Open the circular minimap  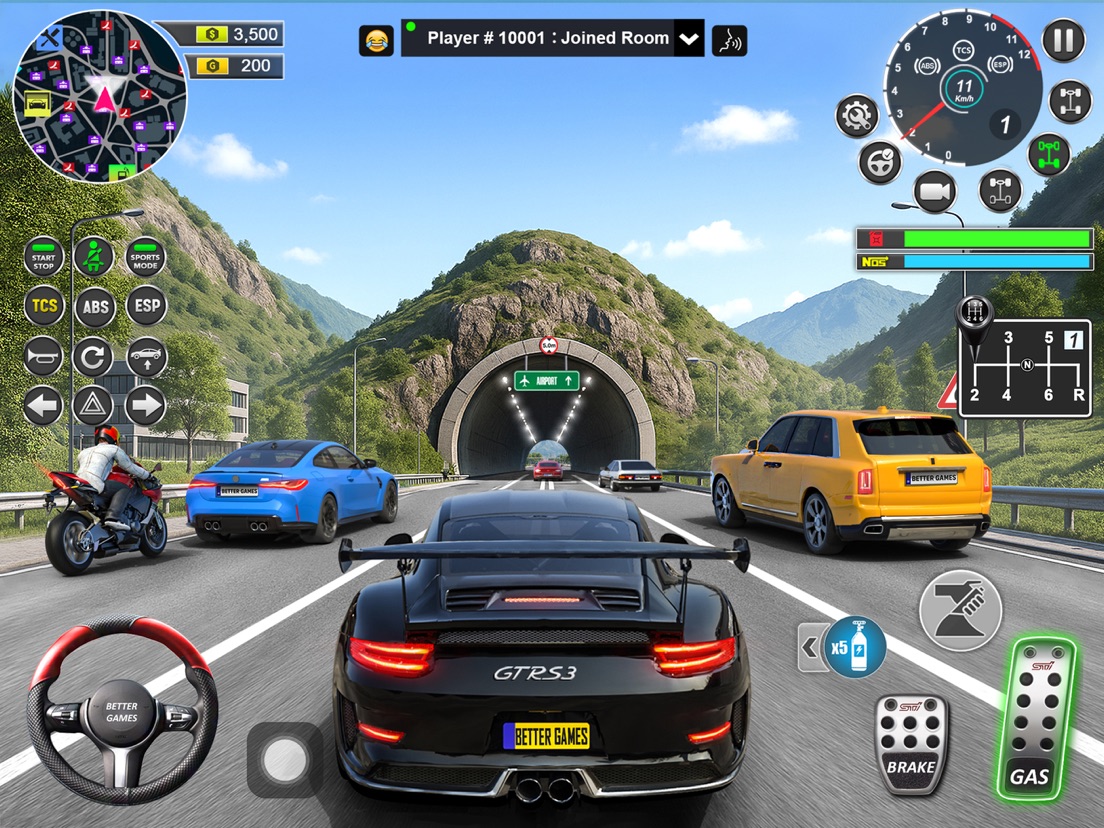click(99, 97)
